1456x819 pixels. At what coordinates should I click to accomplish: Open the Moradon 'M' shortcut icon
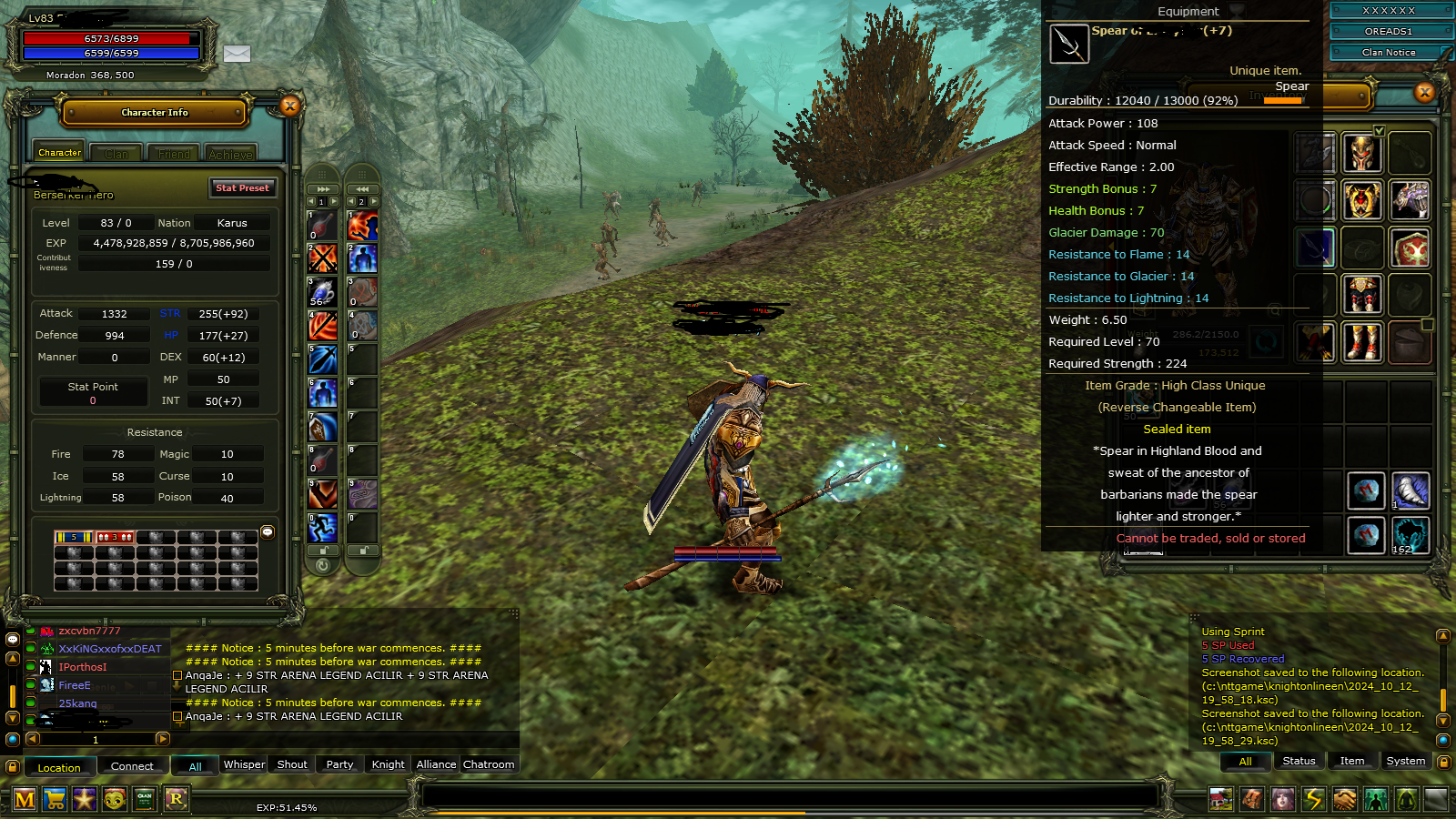(25, 799)
